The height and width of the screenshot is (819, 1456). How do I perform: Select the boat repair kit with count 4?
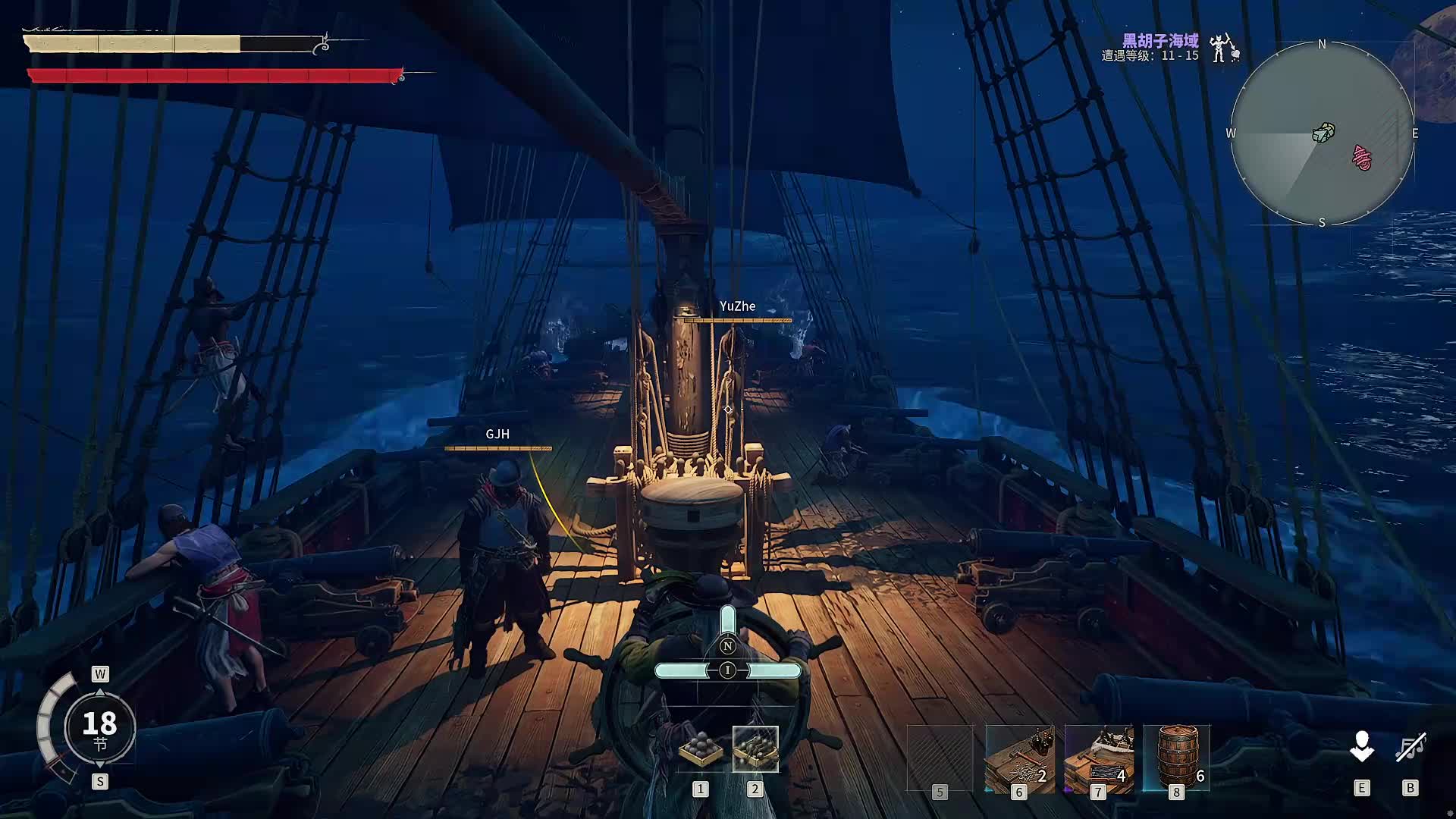tap(1099, 759)
